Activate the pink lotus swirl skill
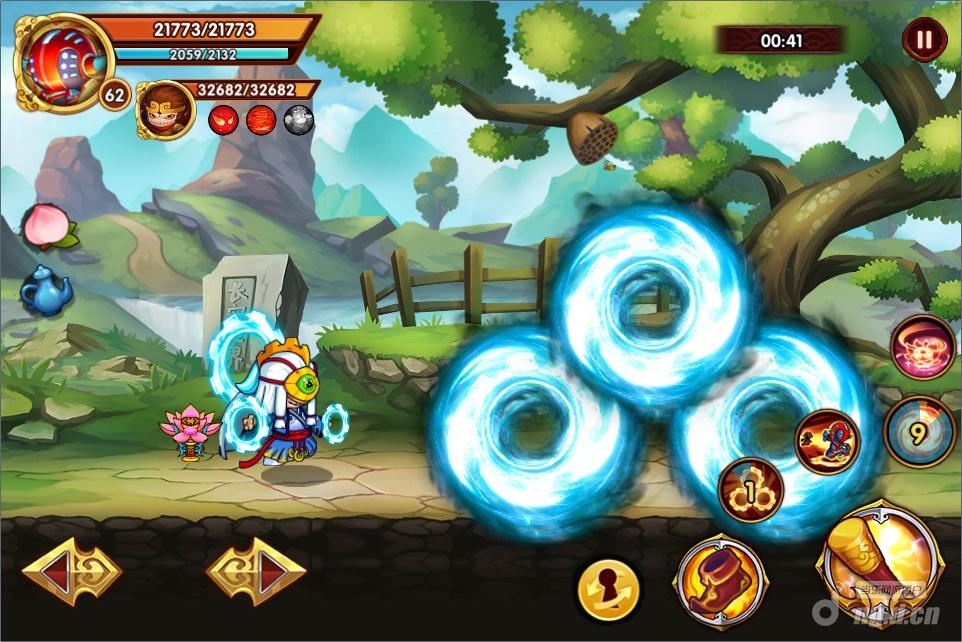Viewport: 962px width, 642px height. pos(922,348)
